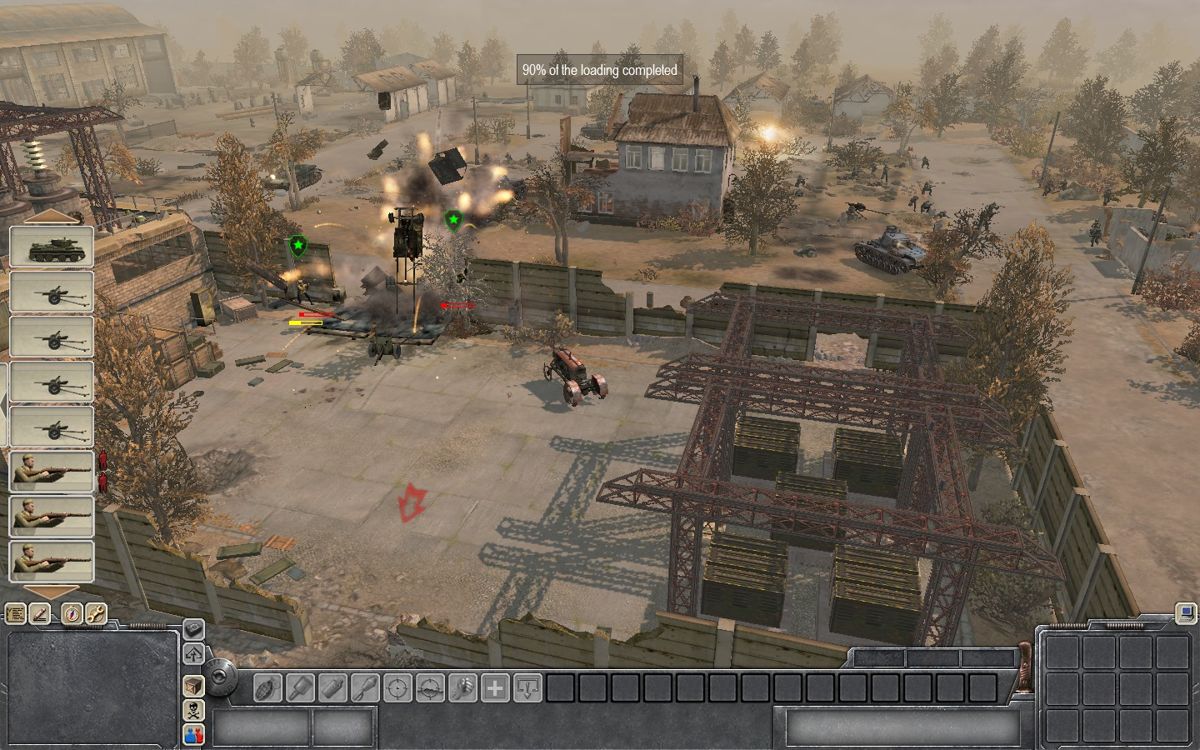The height and width of the screenshot is (750, 1200).
Task: Click the pencil notes icon
Action: (x=41, y=614)
